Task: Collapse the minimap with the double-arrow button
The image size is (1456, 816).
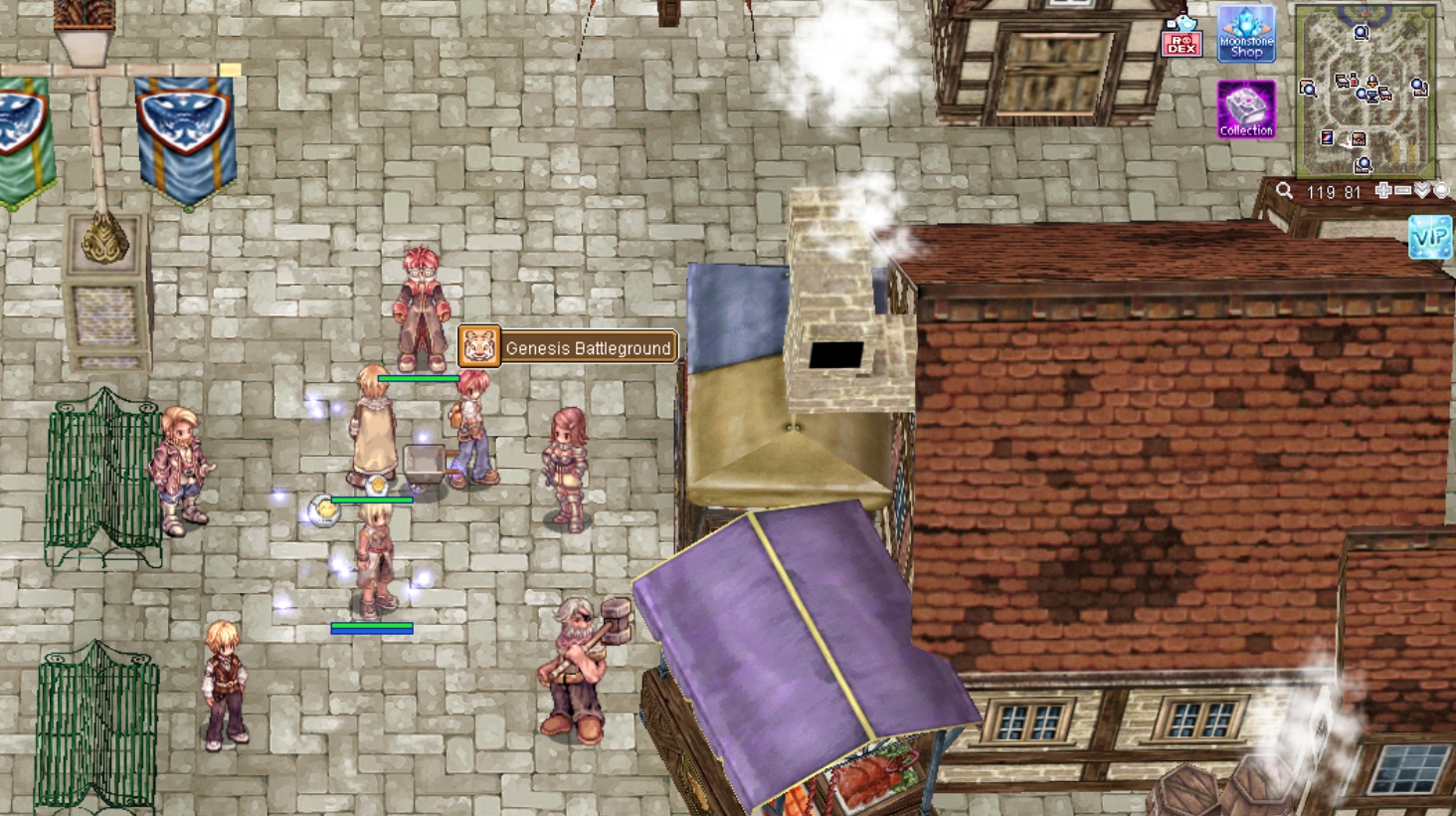Action: coord(1422,191)
